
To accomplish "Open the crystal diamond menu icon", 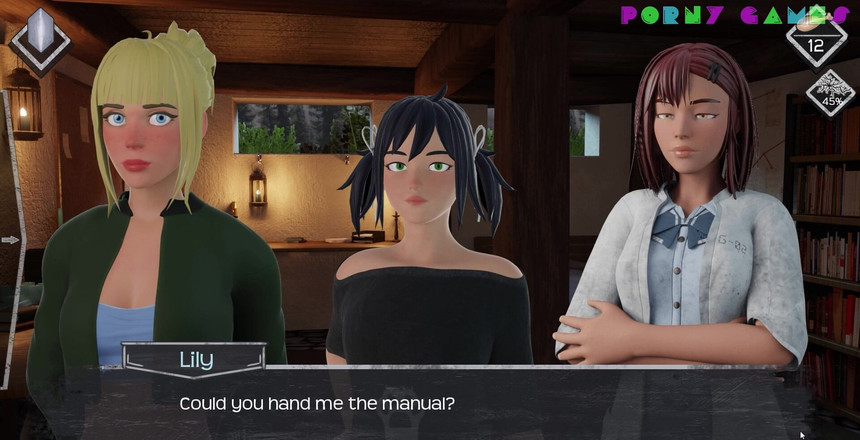I will pos(39,39).
